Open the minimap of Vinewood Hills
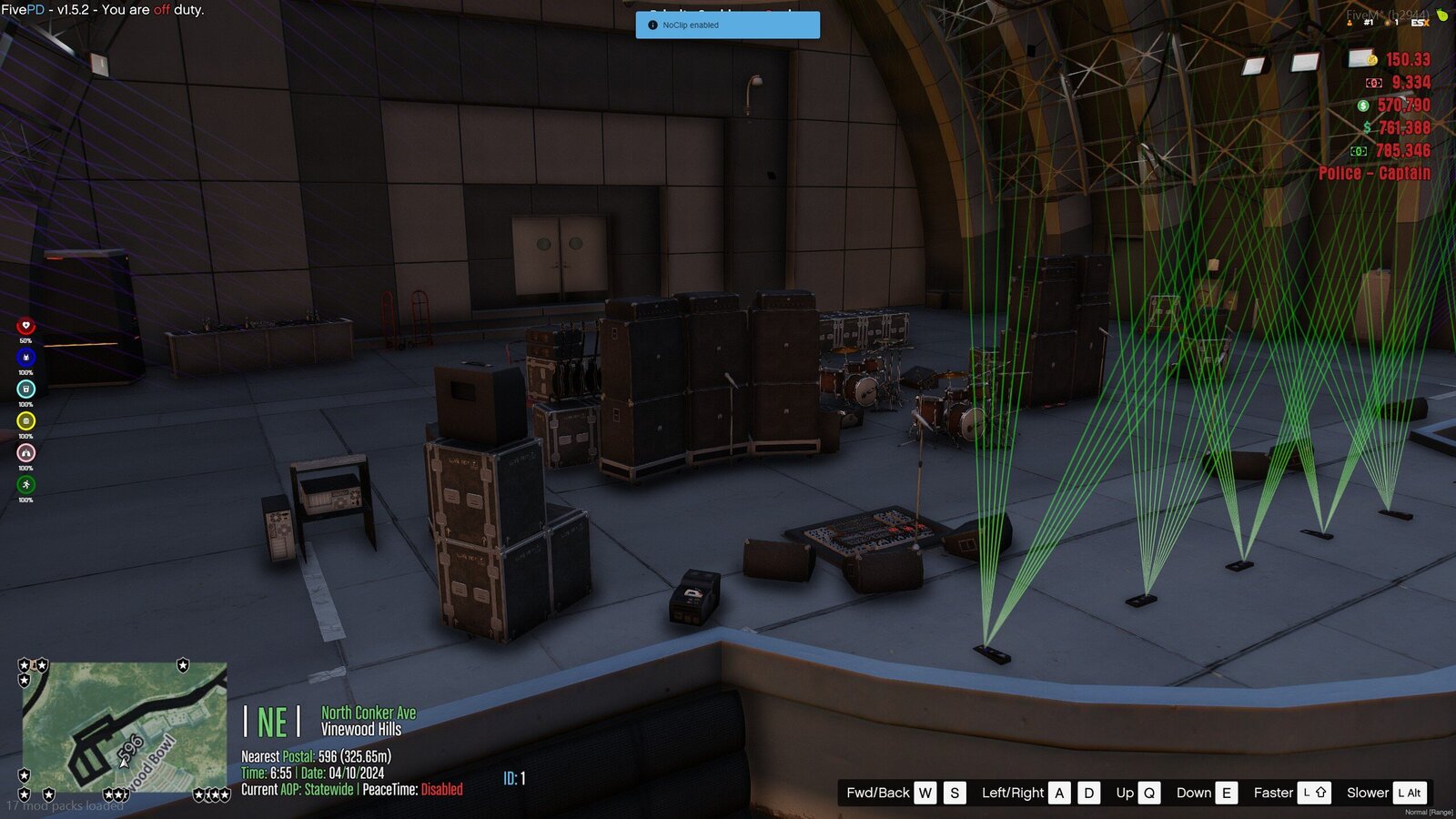The width and height of the screenshot is (1456, 819). [125, 726]
